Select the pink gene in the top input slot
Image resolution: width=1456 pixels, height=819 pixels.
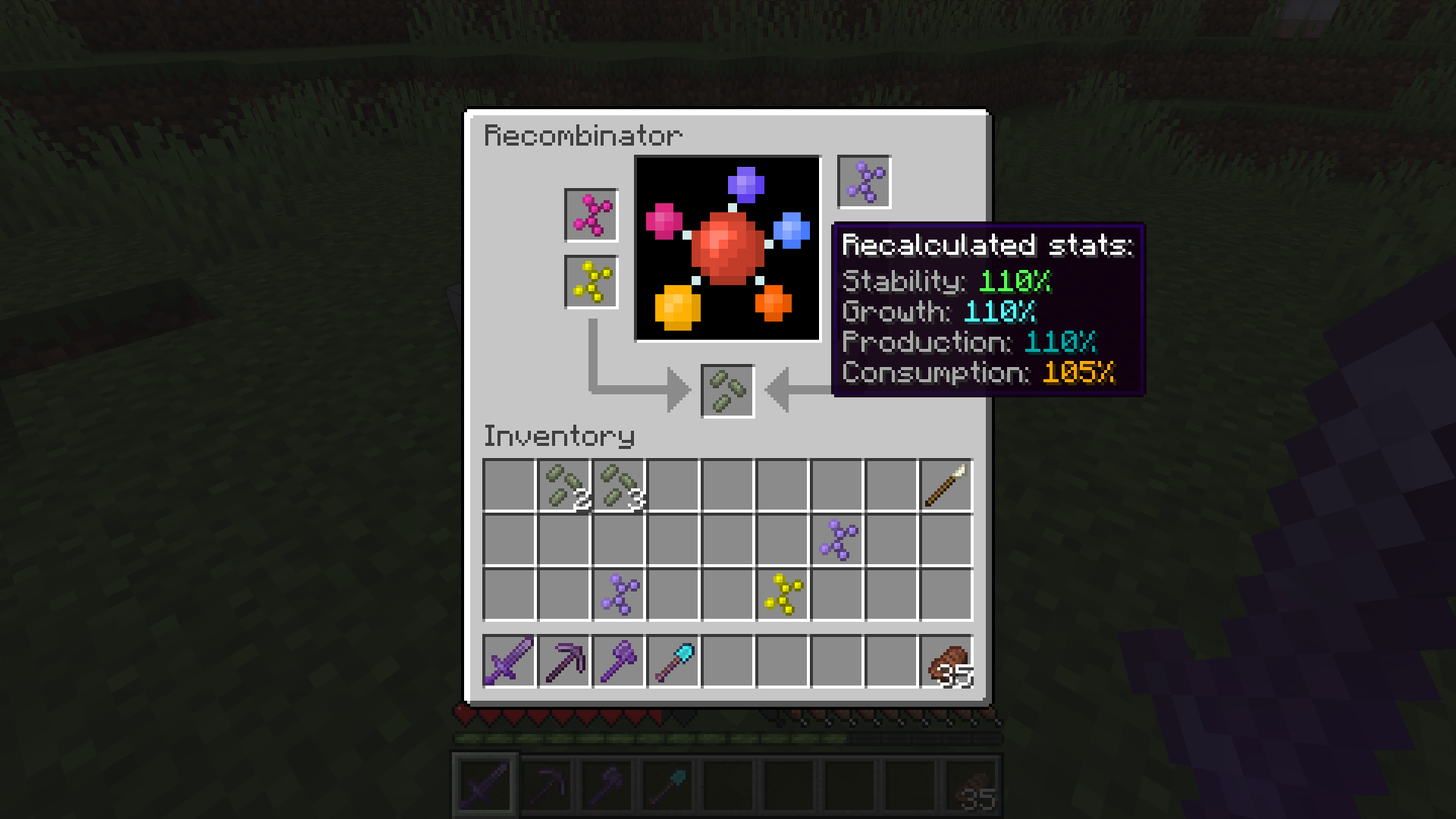coord(591,215)
